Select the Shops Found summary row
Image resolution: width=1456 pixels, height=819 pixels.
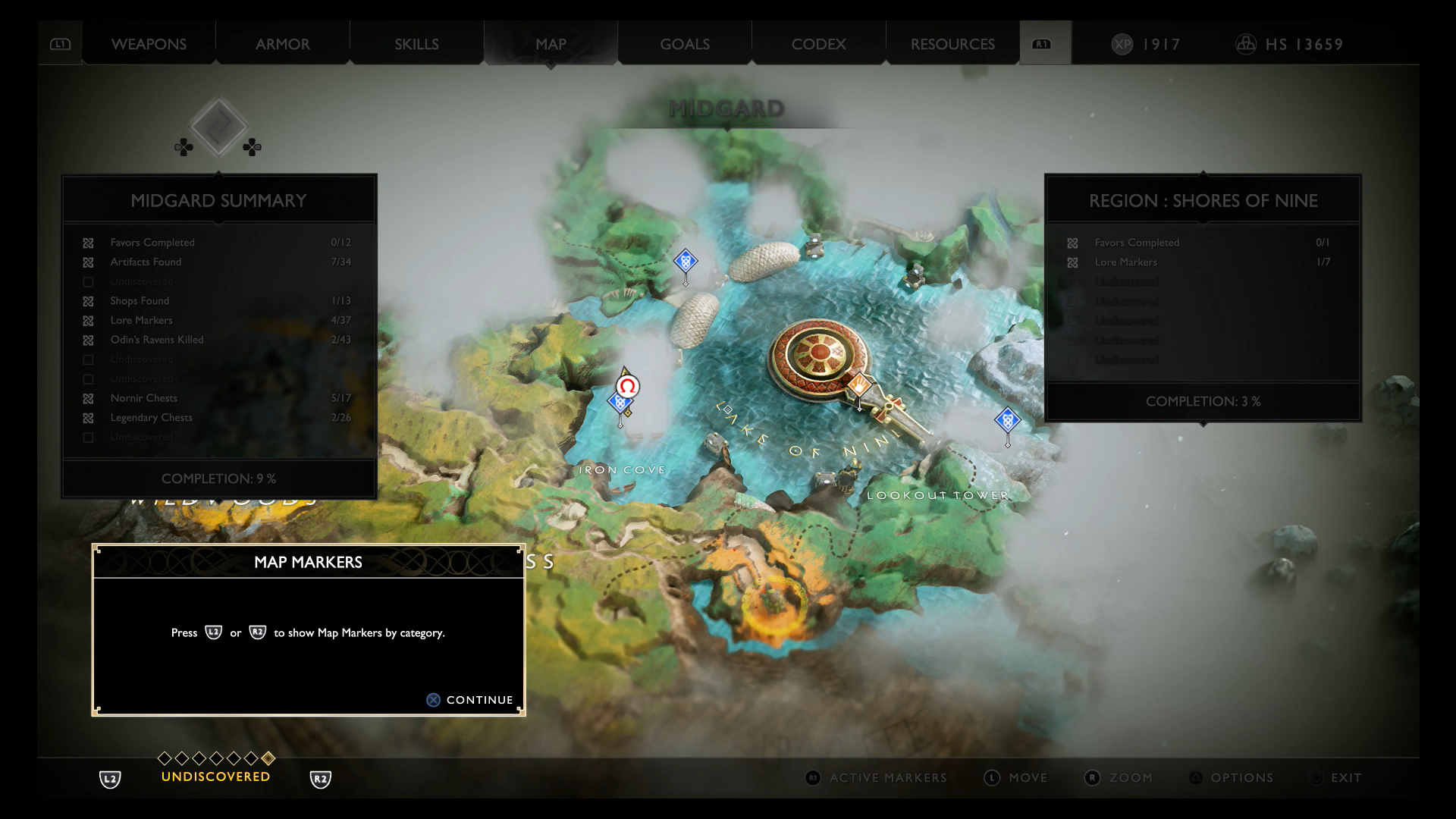(218, 301)
